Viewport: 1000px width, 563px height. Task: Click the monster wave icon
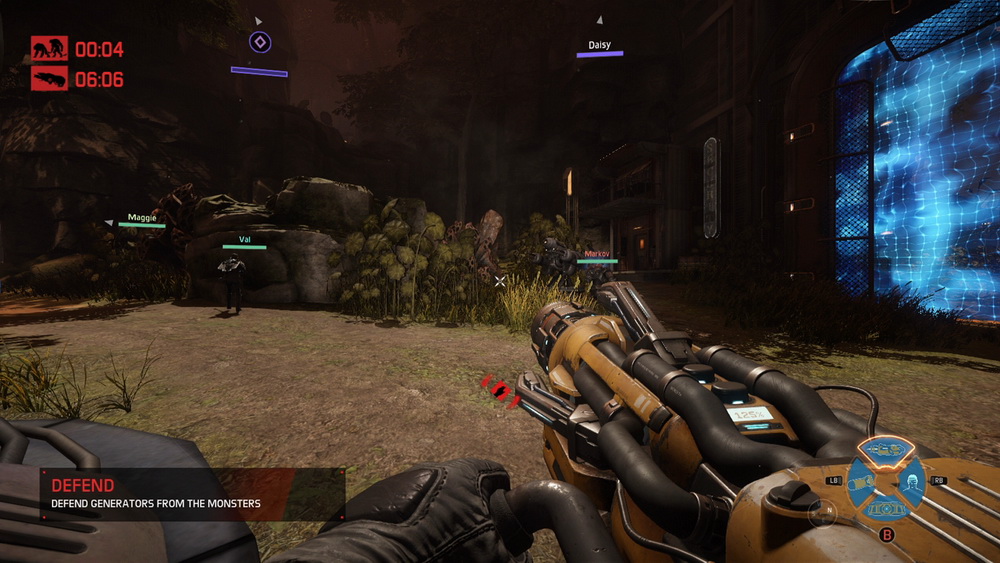click(x=49, y=48)
